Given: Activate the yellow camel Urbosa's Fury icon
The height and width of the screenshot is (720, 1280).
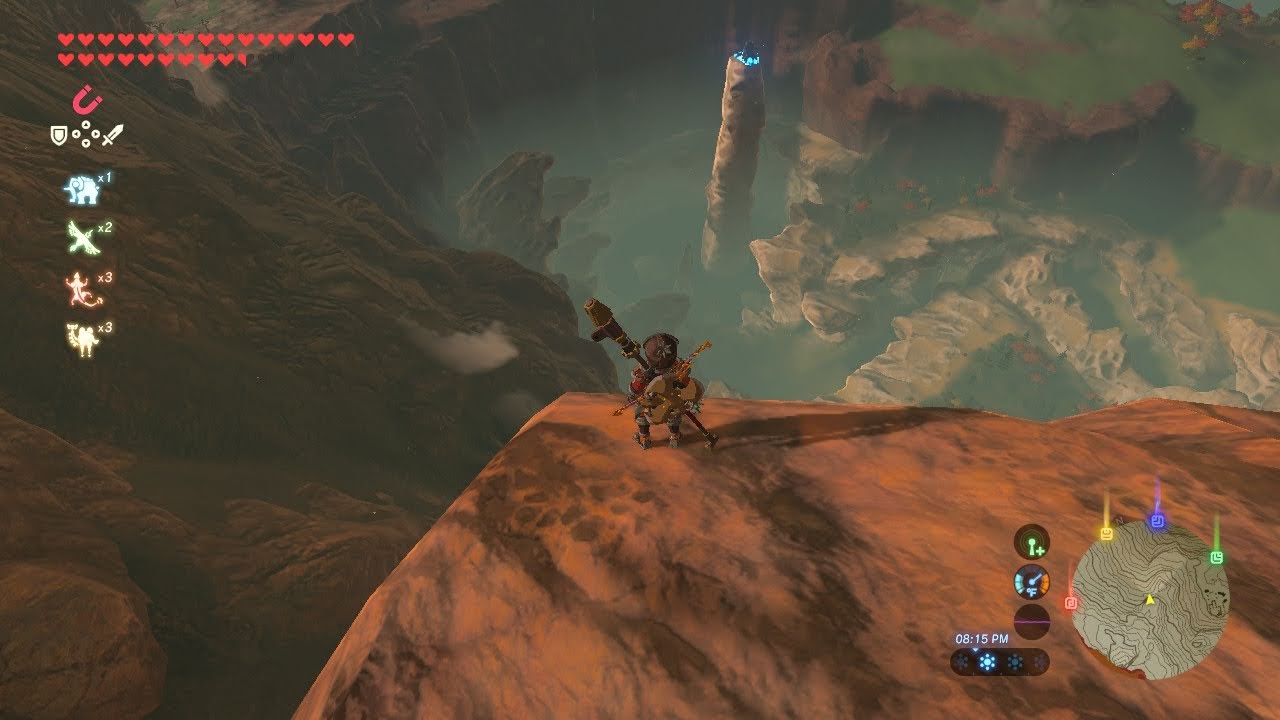Looking at the screenshot, I should click(x=80, y=339).
